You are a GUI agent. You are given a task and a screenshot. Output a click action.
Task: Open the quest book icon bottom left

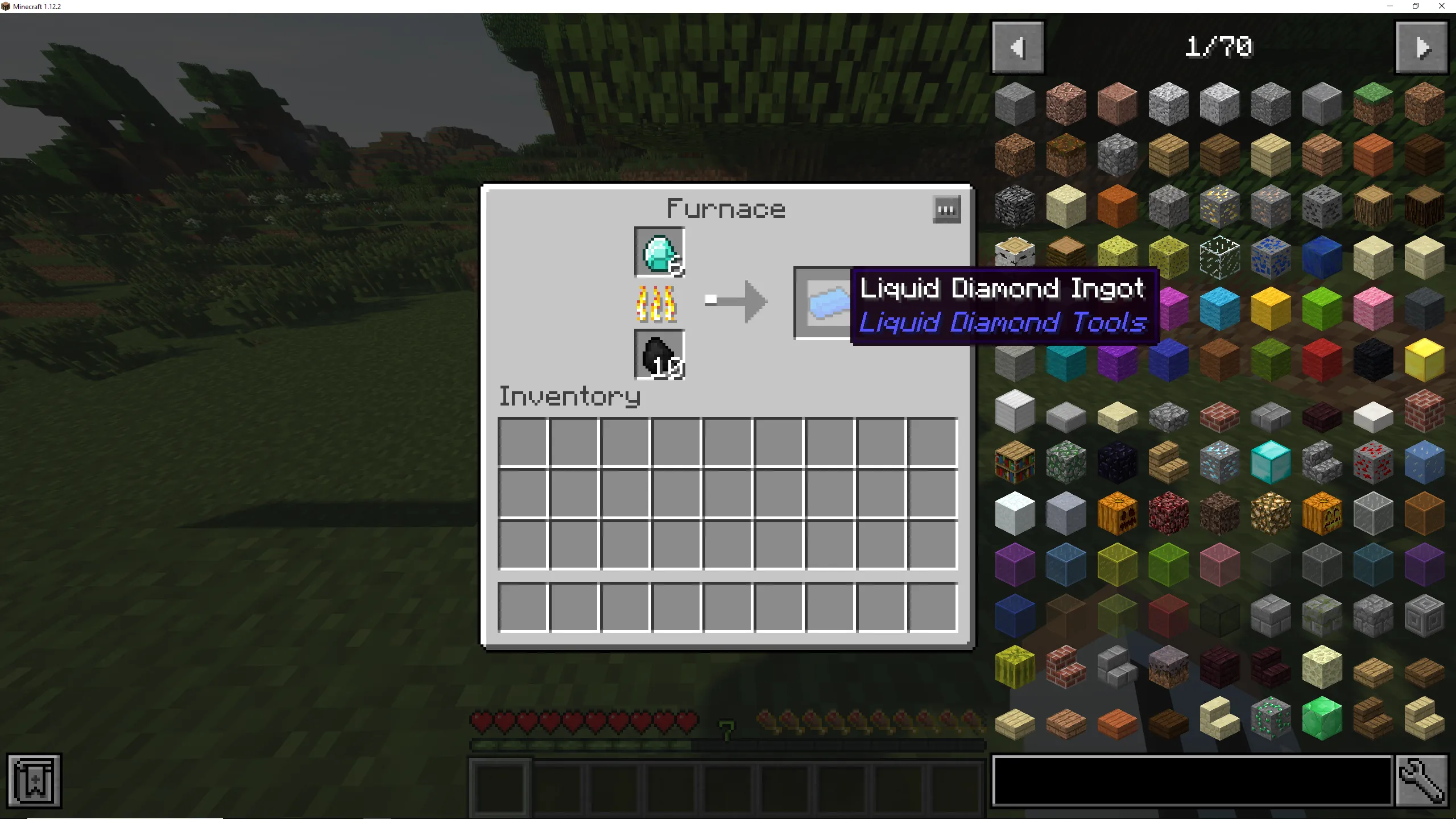pyautogui.click(x=34, y=780)
